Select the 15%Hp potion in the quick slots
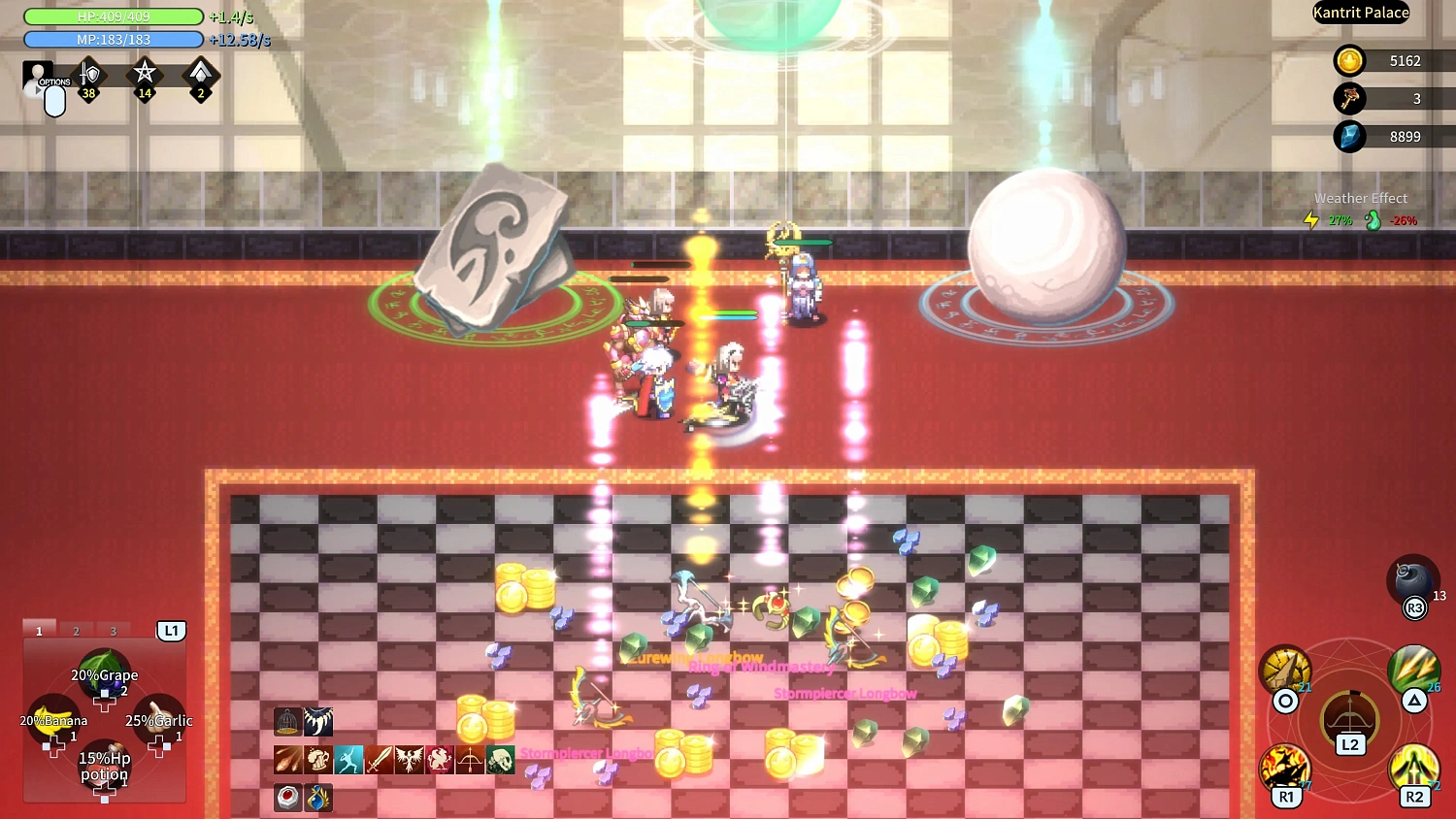The width and height of the screenshot is (1456, 819). 104,767
